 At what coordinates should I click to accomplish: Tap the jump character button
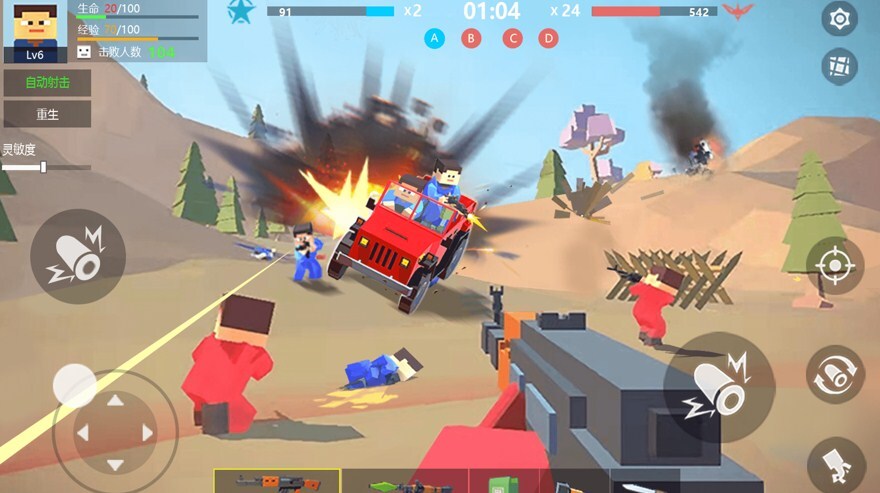836,465
